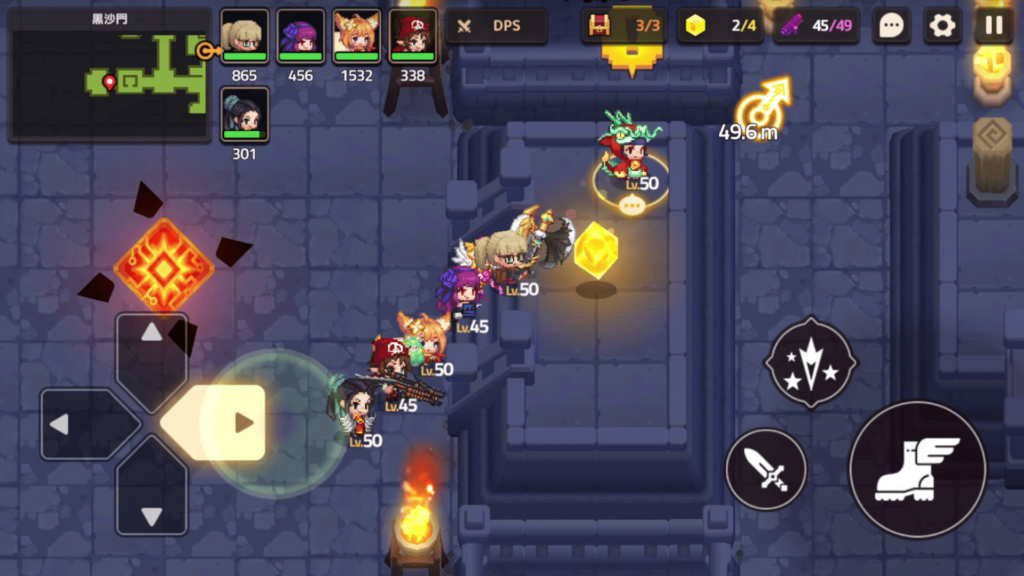This screenshot has height=576, width=1024.
Task: Tap the winged boot dash button
Action: click(x=917, y=469)
